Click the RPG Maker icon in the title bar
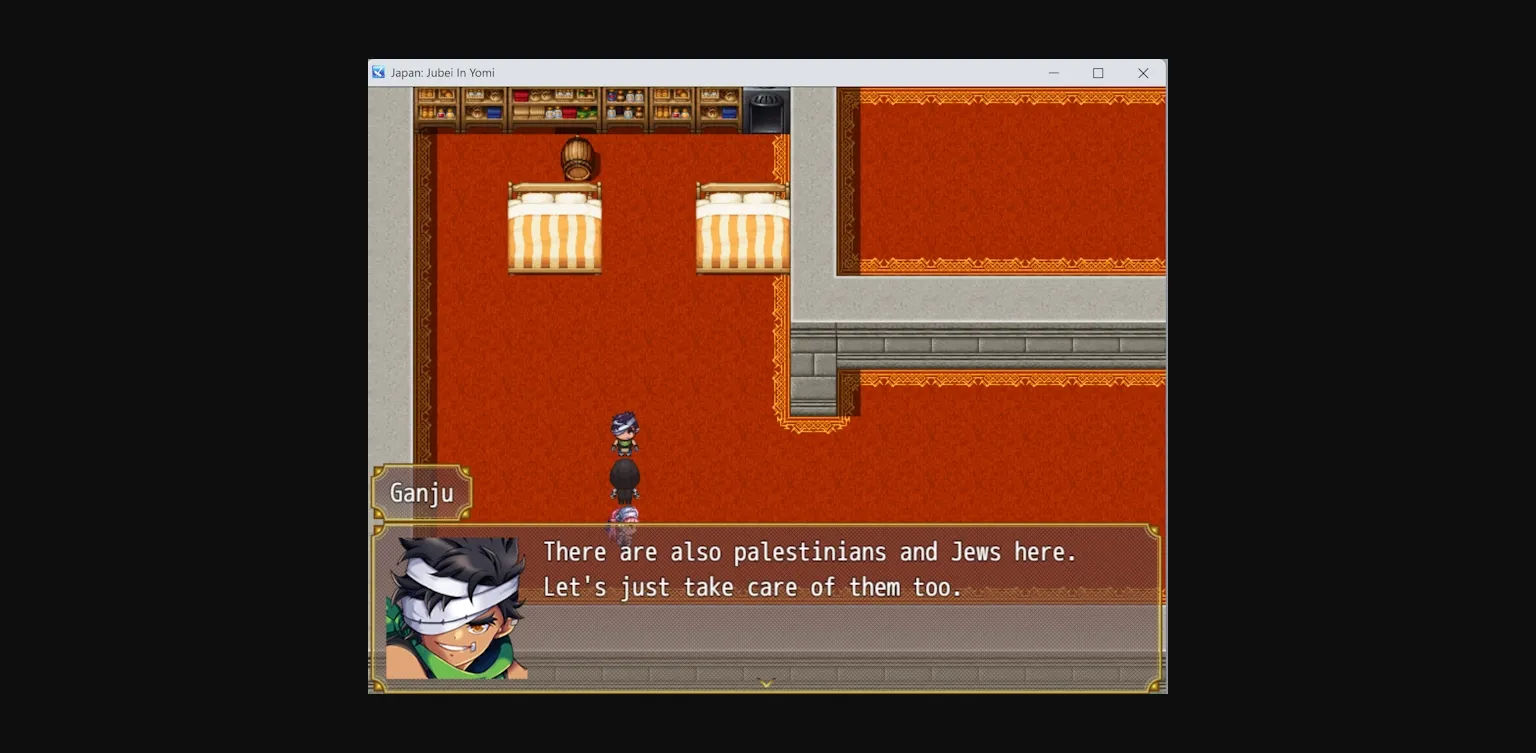Screen dimensions: 1536x753 [378, 72]
